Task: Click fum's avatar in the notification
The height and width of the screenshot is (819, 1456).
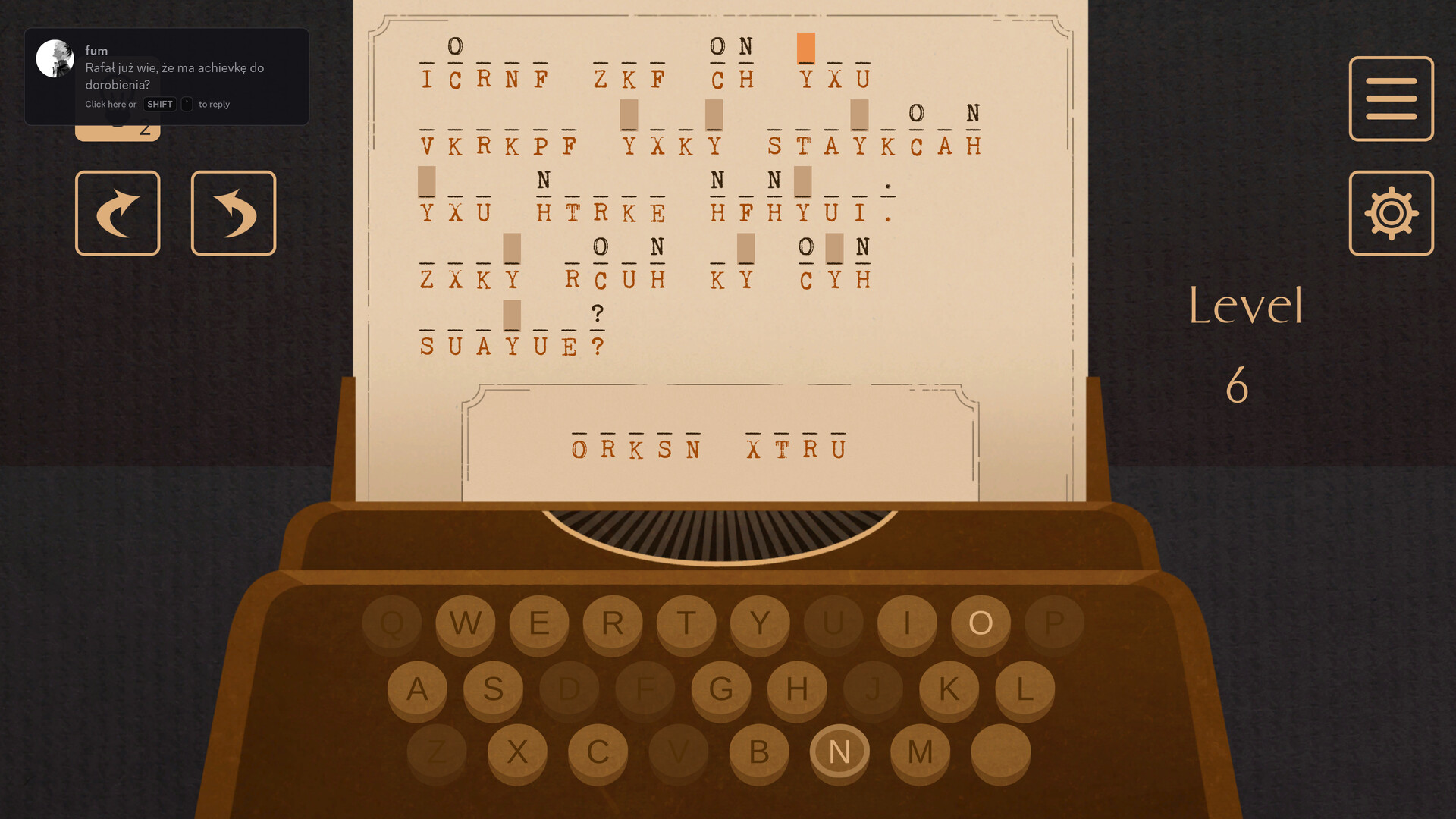Action: coord(55,57)
